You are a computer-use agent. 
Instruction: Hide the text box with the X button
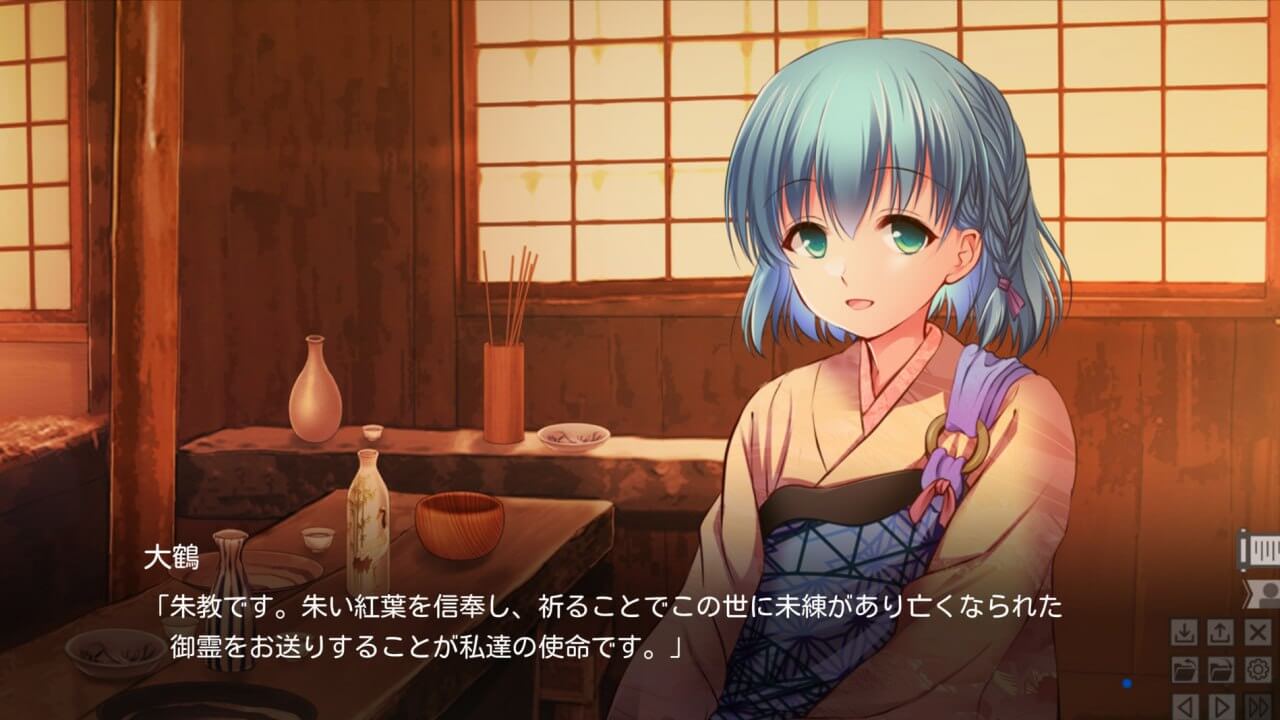pyautogui.click(x=1257, y=633)
